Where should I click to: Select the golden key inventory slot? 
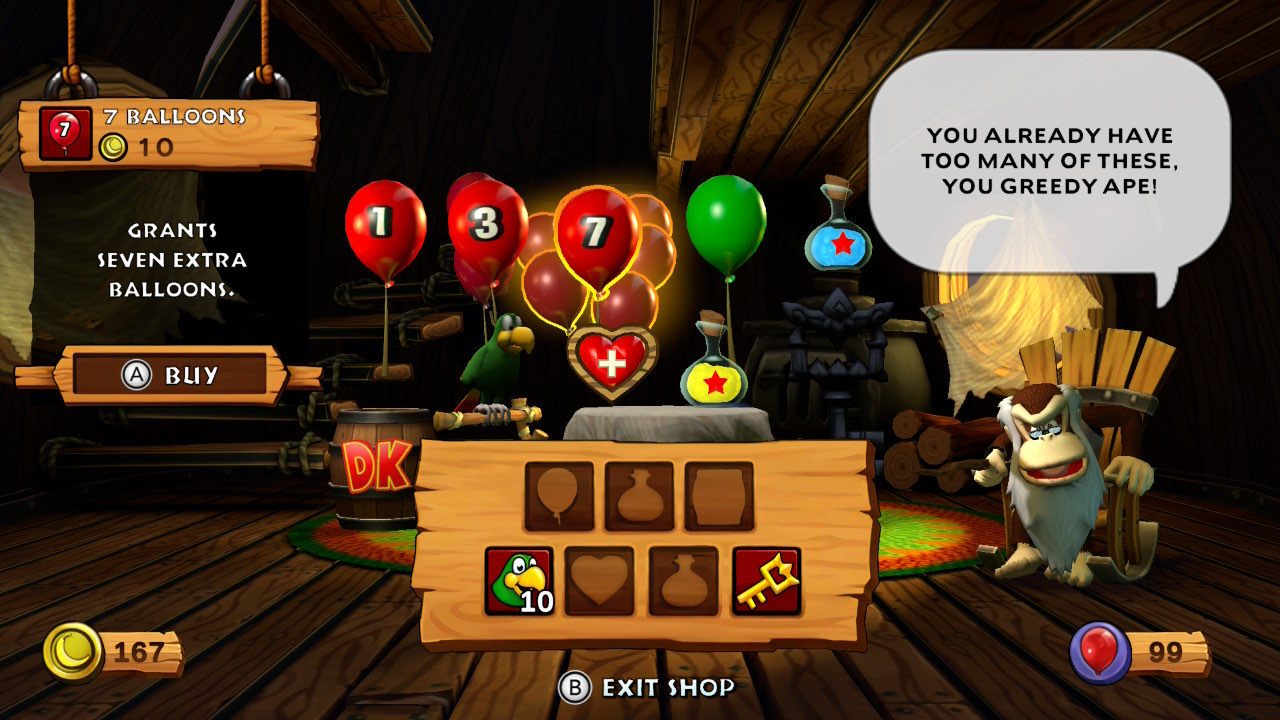766,581
